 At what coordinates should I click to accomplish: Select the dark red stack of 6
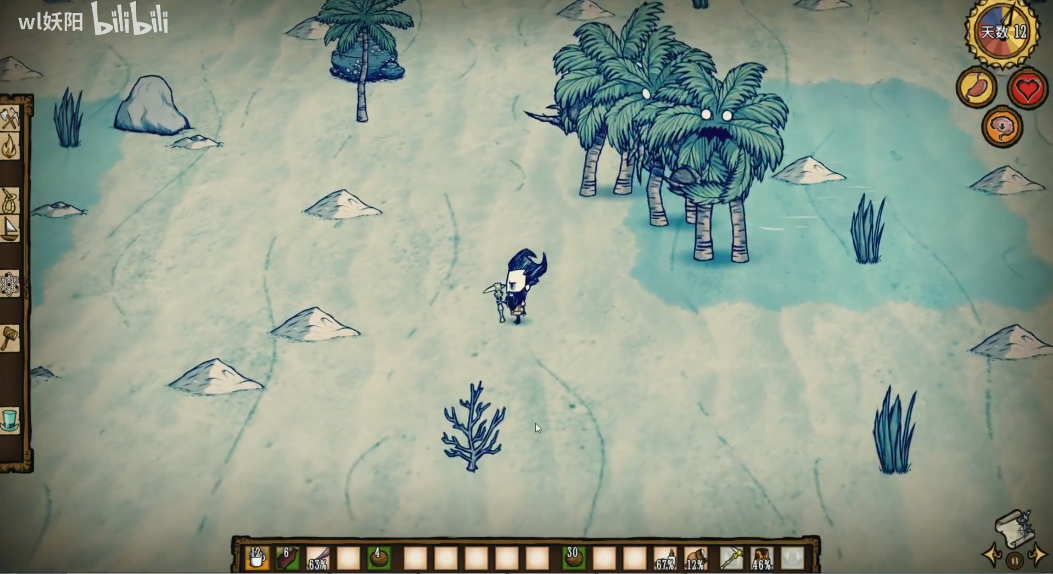[287, 558]
